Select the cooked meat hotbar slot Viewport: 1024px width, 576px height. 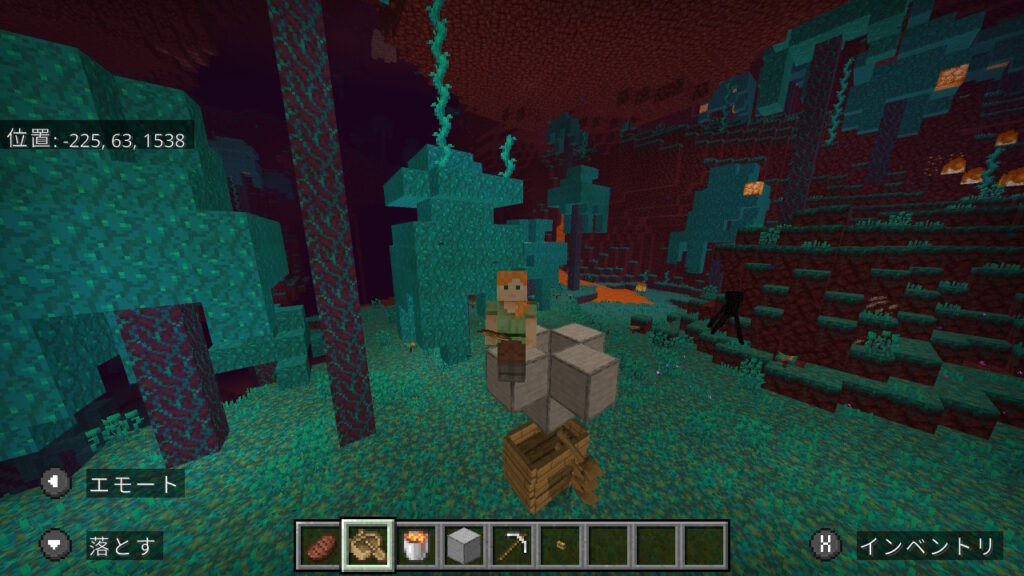tap(320, 545)
